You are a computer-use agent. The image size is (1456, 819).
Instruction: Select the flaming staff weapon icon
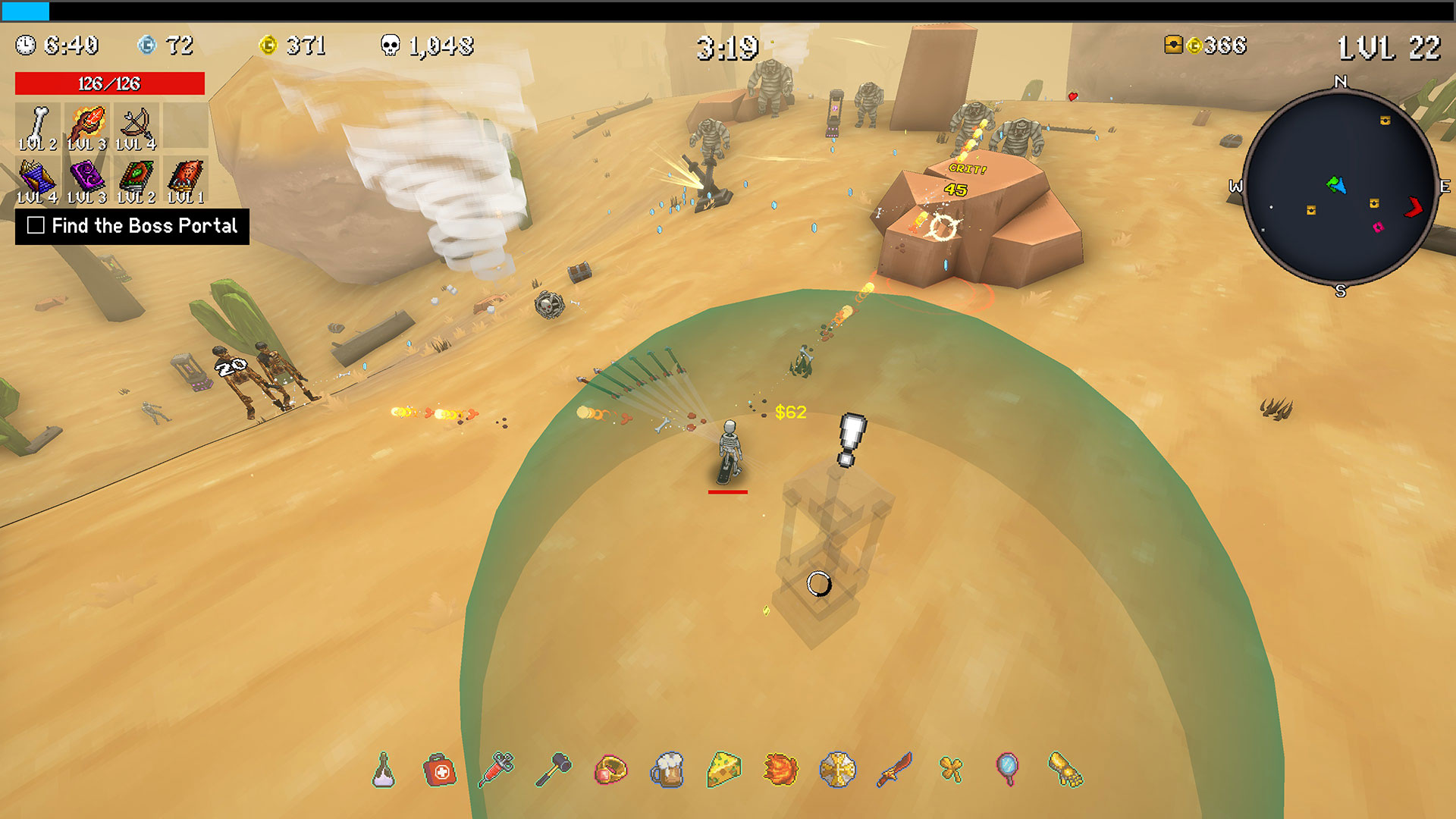point(86,126)
